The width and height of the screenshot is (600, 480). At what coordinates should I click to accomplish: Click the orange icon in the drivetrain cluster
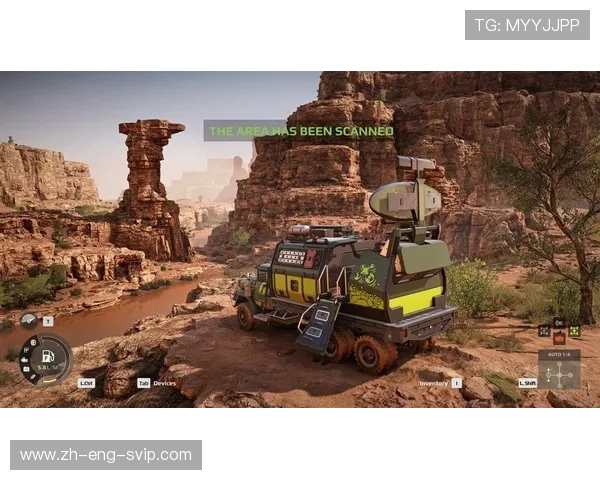coord(559,338)
